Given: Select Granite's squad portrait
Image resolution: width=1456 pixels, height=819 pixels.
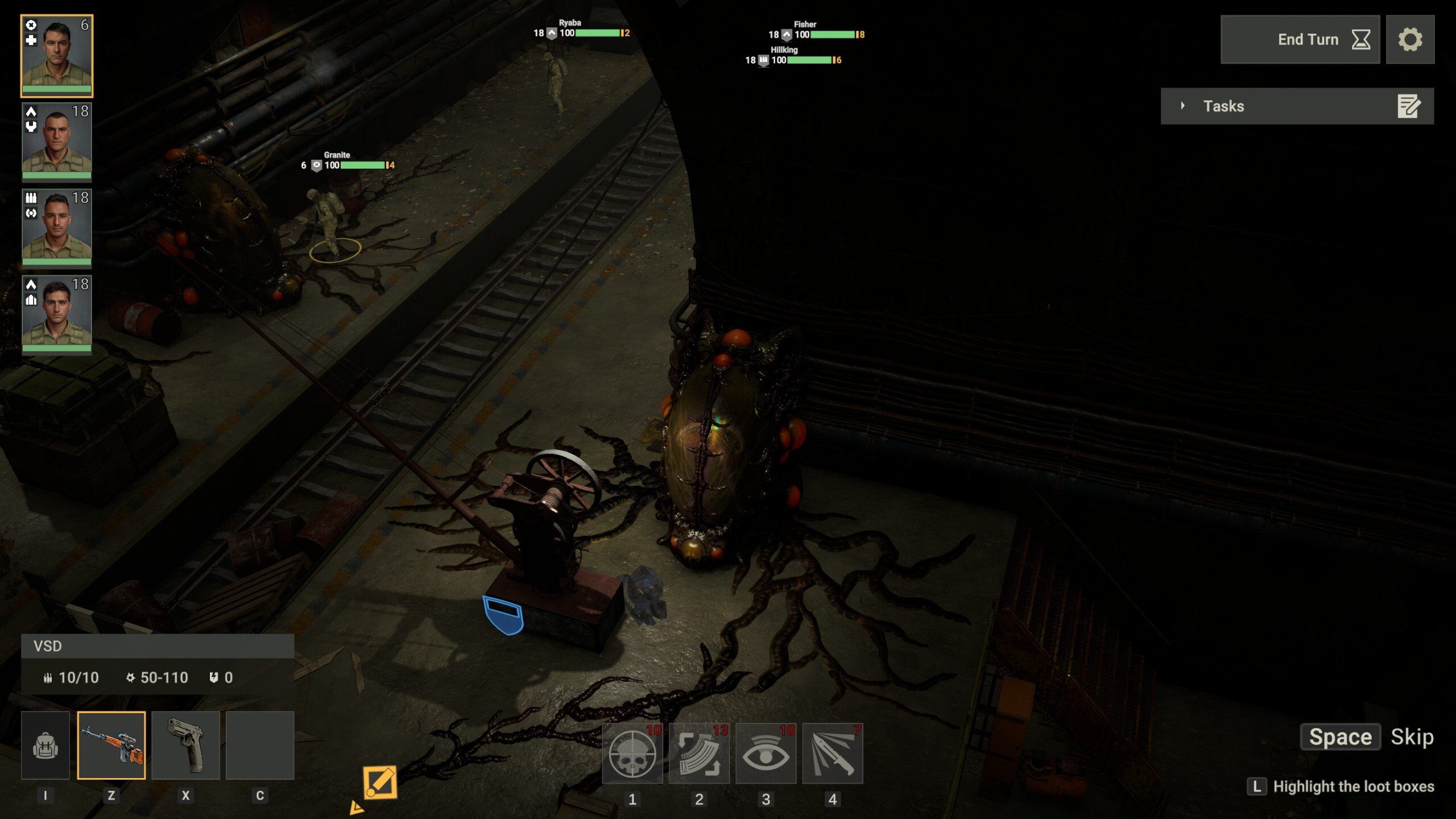Looking at the screenshot, I should [x=57, y=55].
